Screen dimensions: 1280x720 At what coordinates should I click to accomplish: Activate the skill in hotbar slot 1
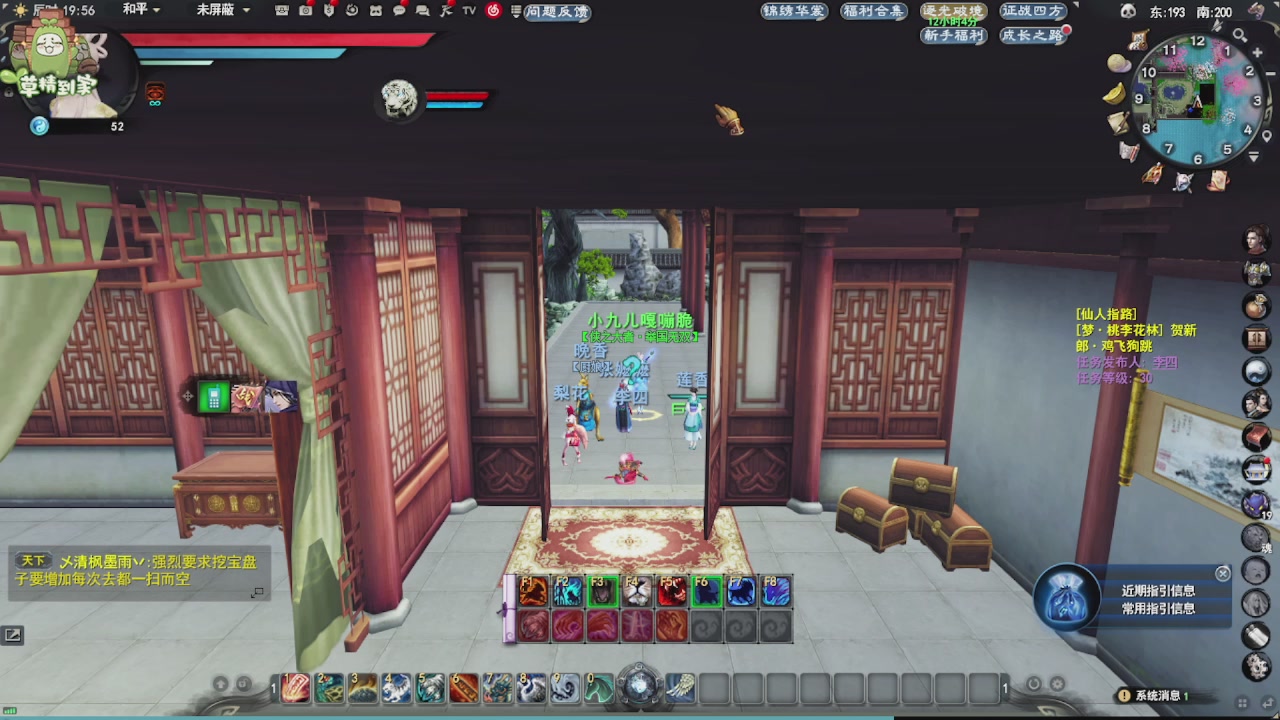coord(295,688)
